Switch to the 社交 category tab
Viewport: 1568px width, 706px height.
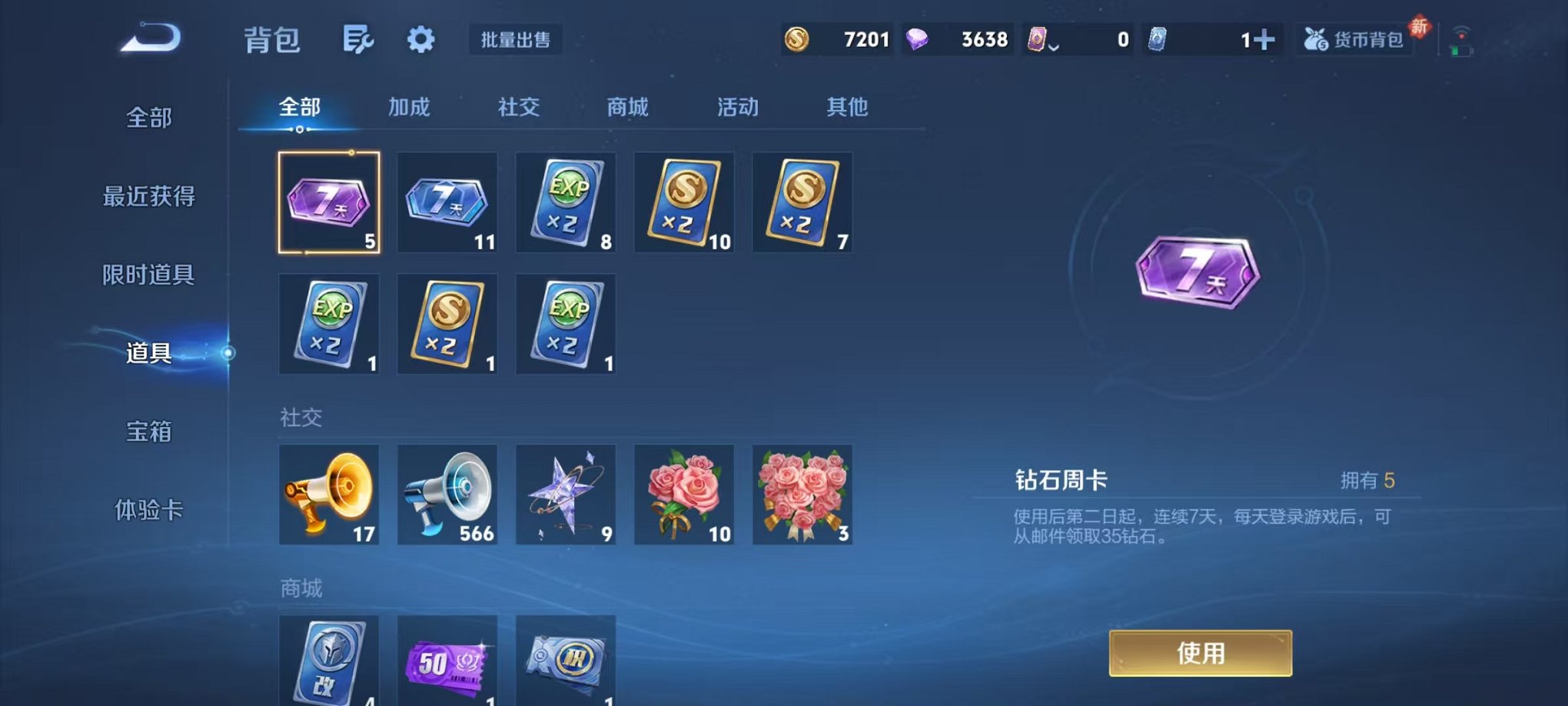[520, 108]
